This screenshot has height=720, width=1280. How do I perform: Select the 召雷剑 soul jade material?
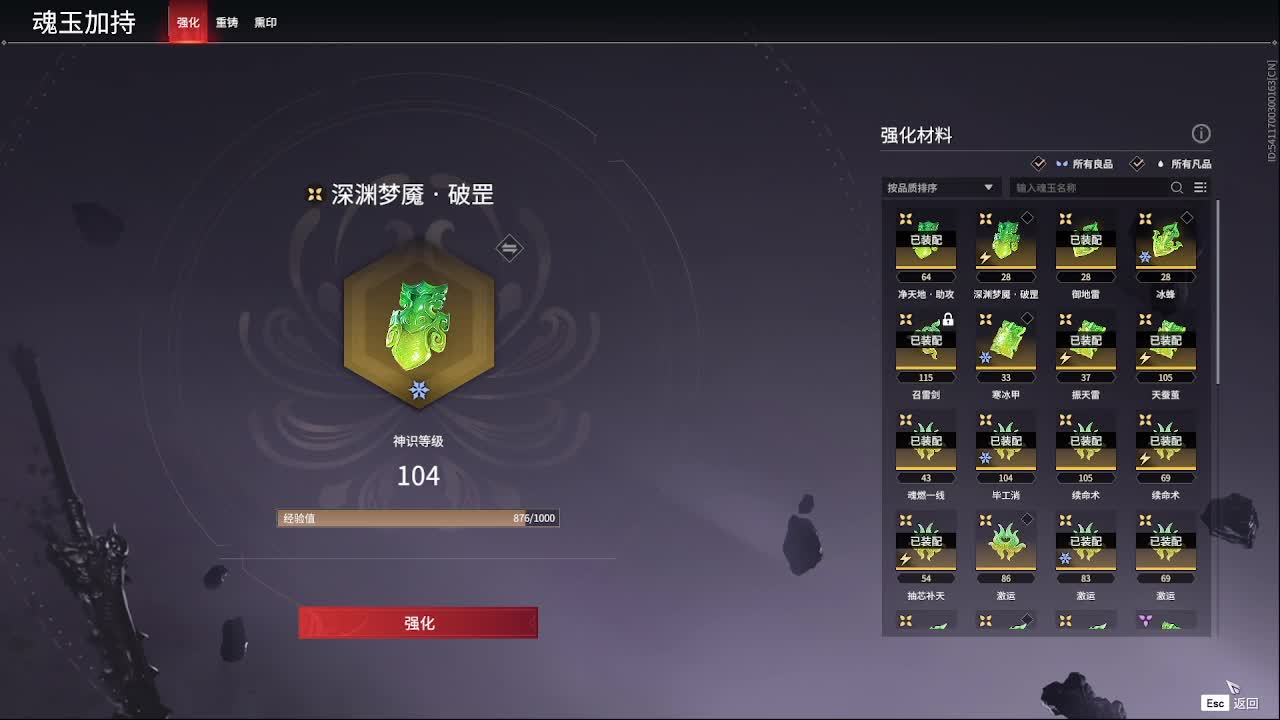pos(925,345)
